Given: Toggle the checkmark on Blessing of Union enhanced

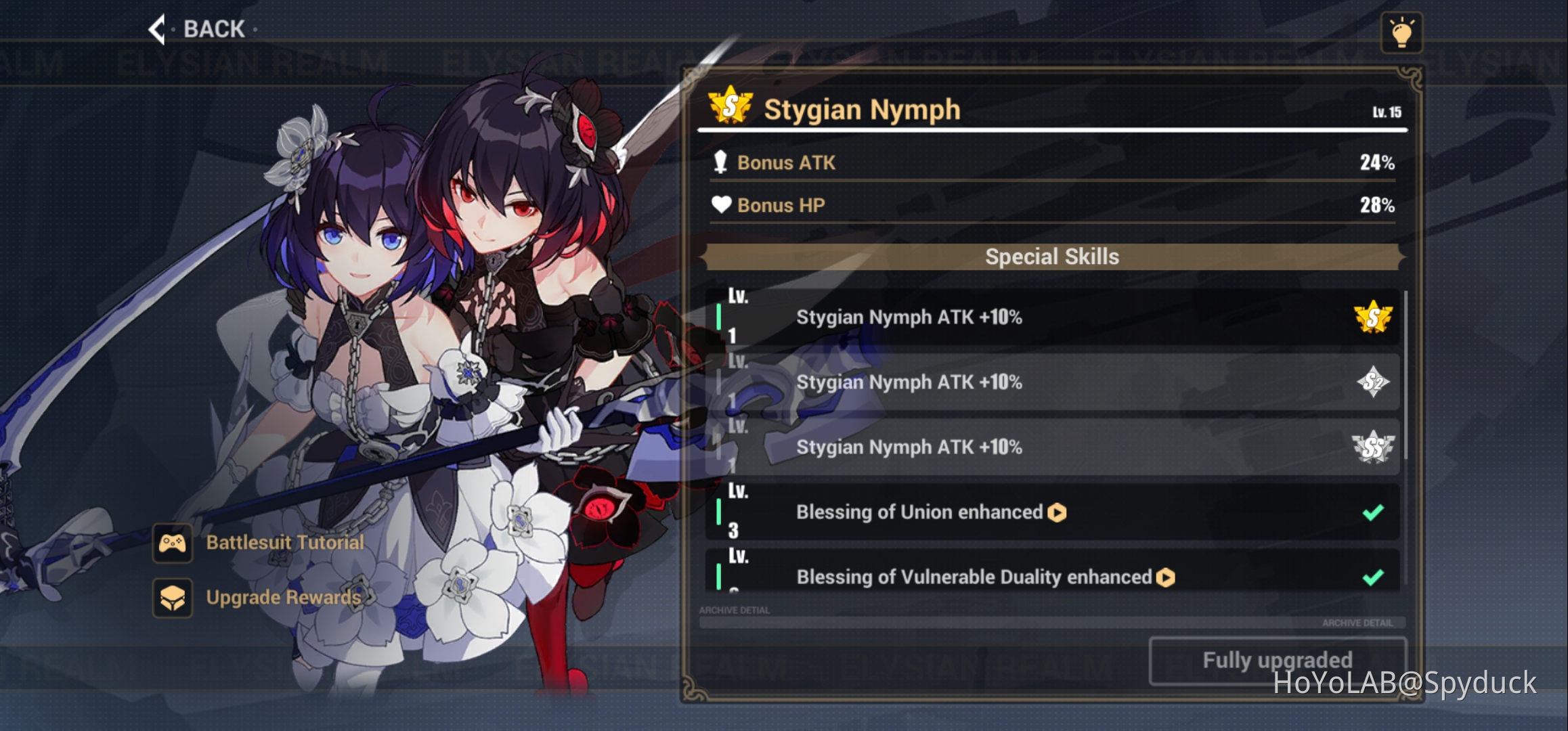Looking at the screenshot, I should (x=1374, y=512).
